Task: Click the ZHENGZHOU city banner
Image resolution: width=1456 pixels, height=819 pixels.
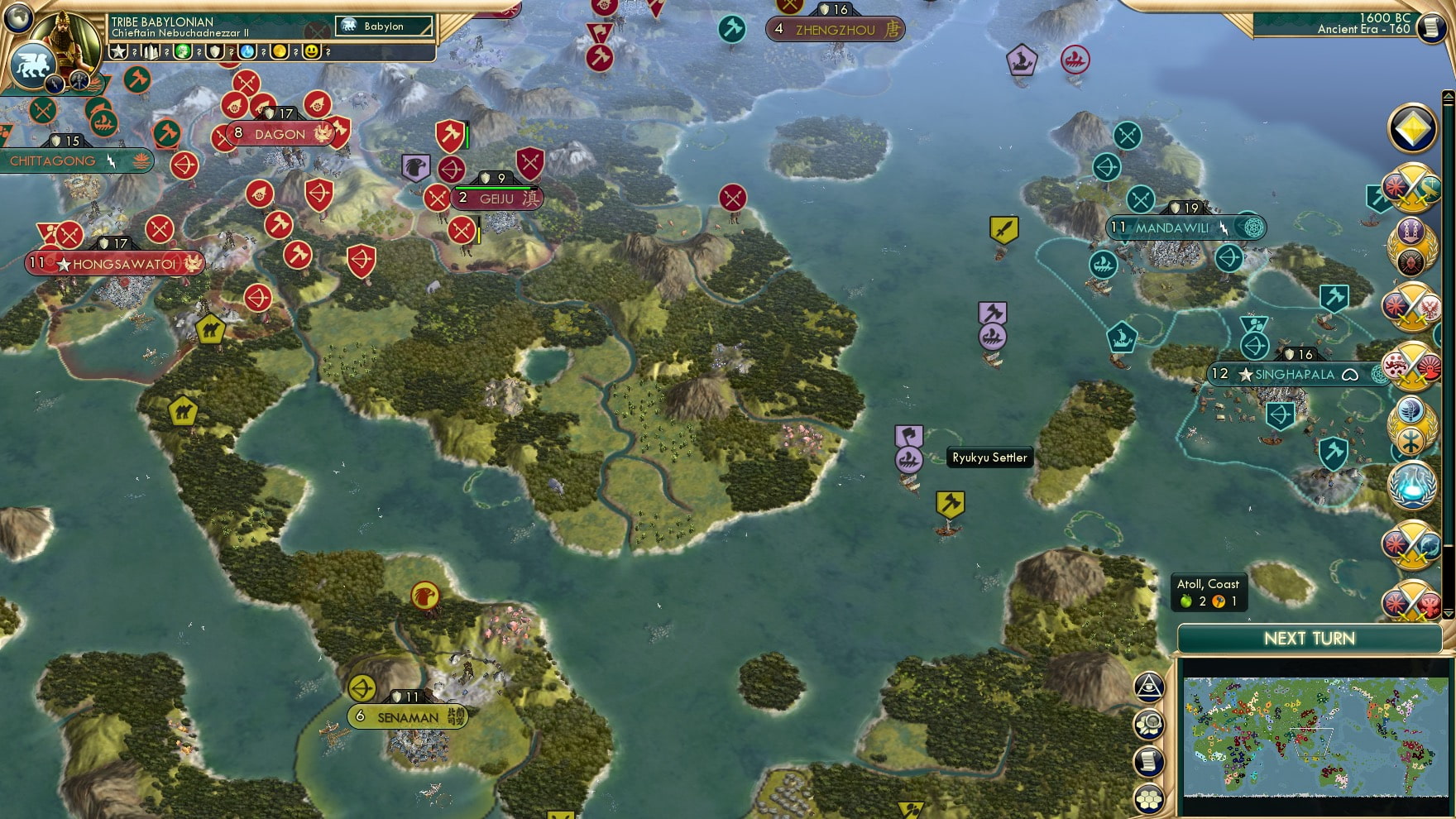Action: click(836, 29)
